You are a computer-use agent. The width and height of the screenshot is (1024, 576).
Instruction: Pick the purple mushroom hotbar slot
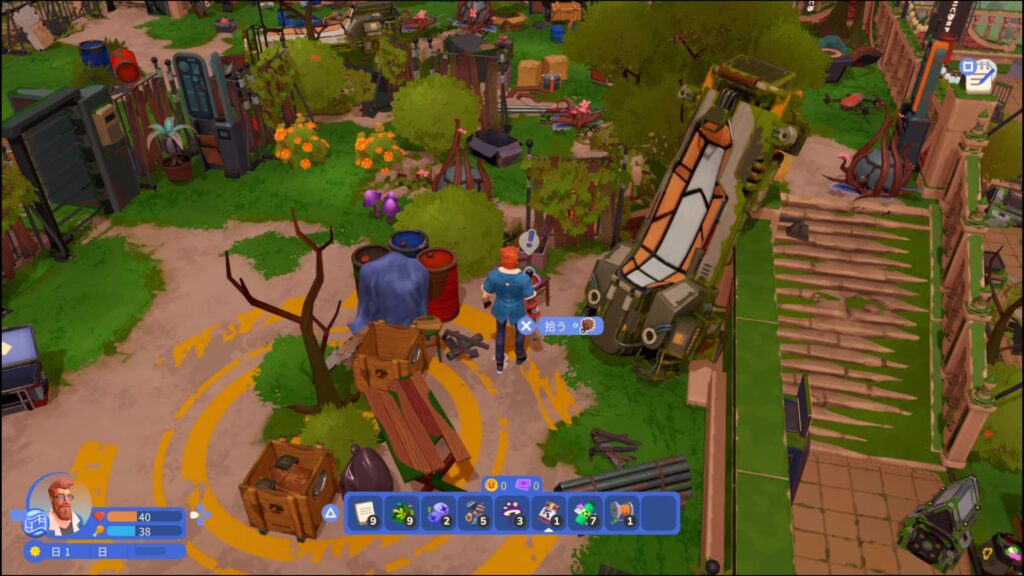coord(512,513)
